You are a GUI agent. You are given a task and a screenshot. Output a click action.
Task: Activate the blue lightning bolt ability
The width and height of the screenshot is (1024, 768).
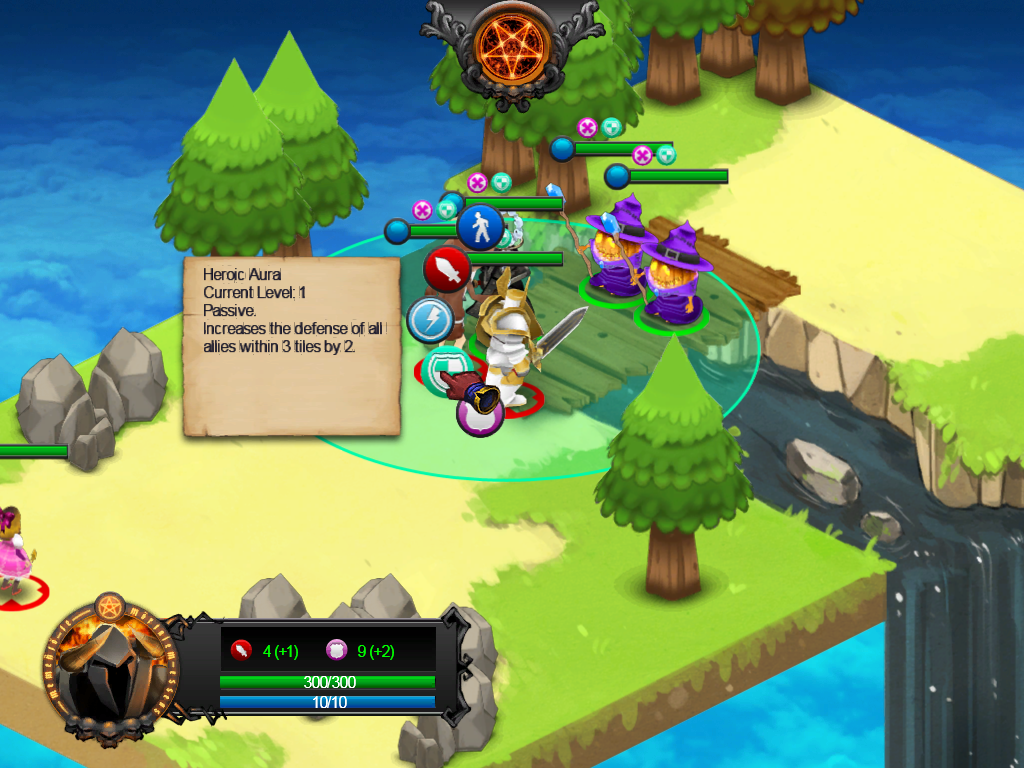[430, 320]
